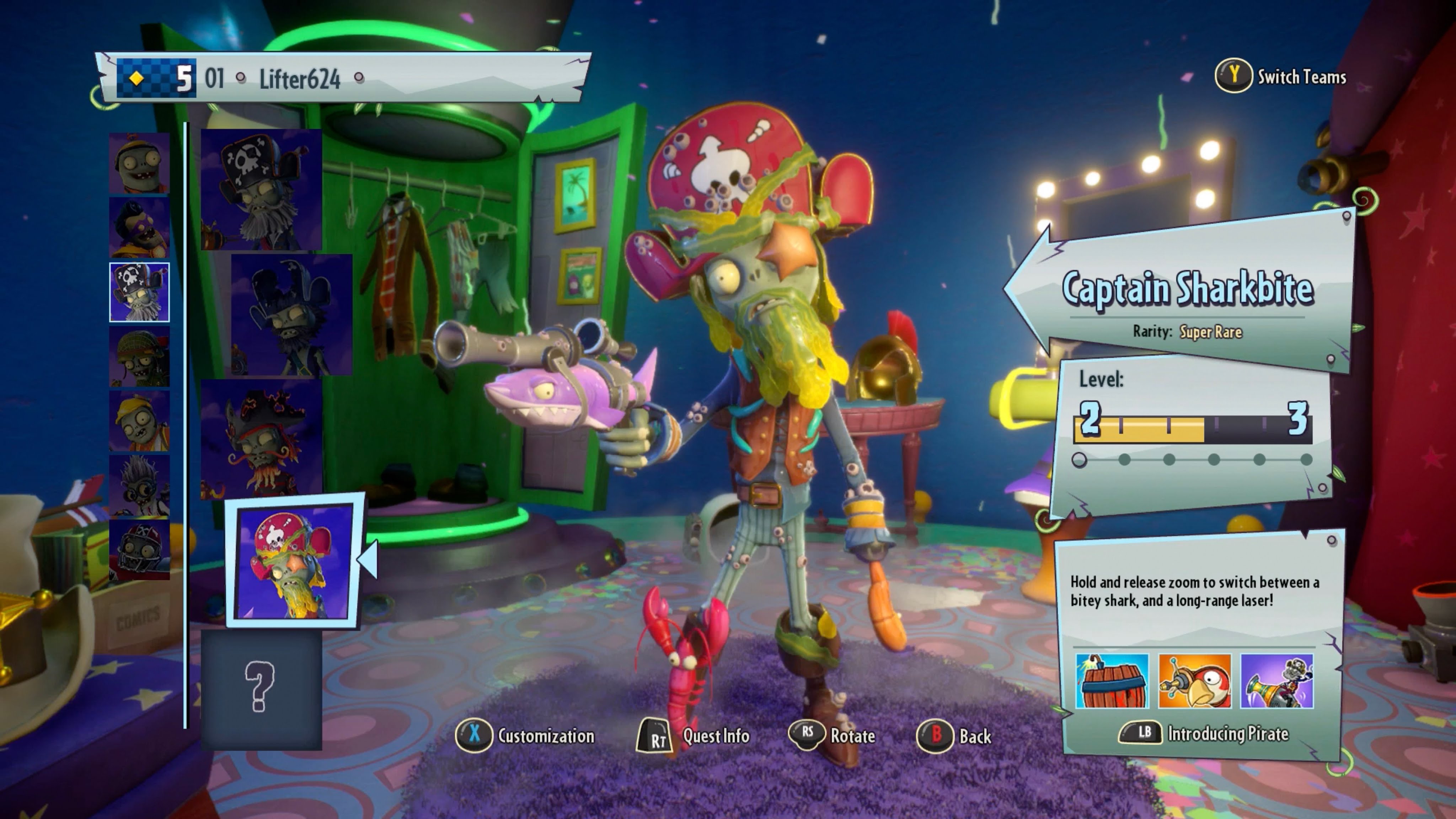Image resolution: width=1456 pixels, height=819 pixels.
Task: View the Barrel Blast ability icon
Action: (x=1112, y=681)
